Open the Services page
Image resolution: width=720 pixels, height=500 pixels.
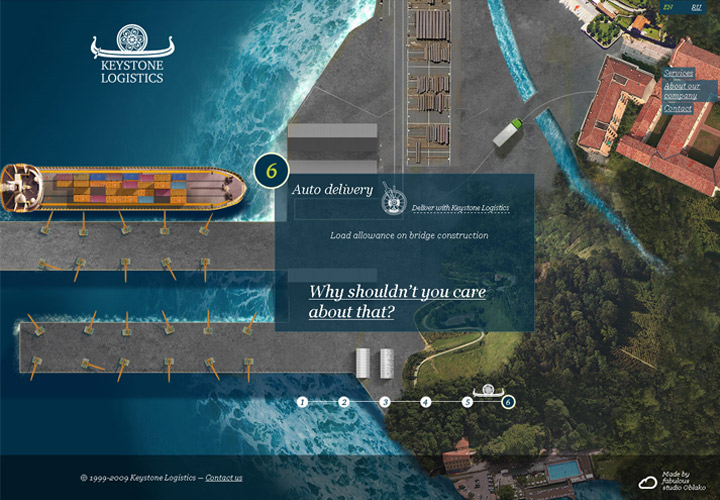tap(678, 73)
